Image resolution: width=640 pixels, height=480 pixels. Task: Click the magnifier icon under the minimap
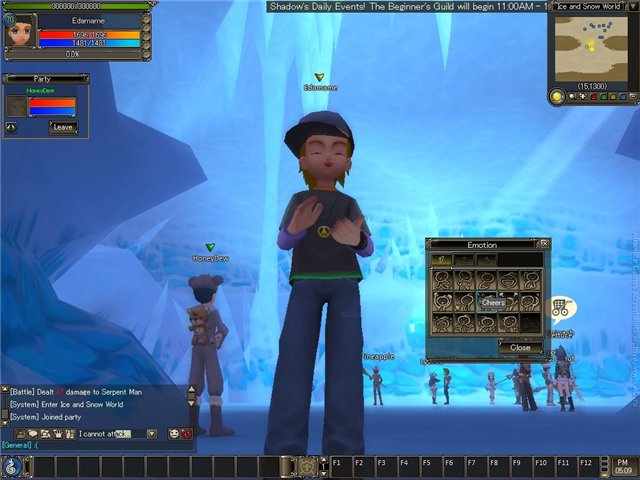point(573,97)
